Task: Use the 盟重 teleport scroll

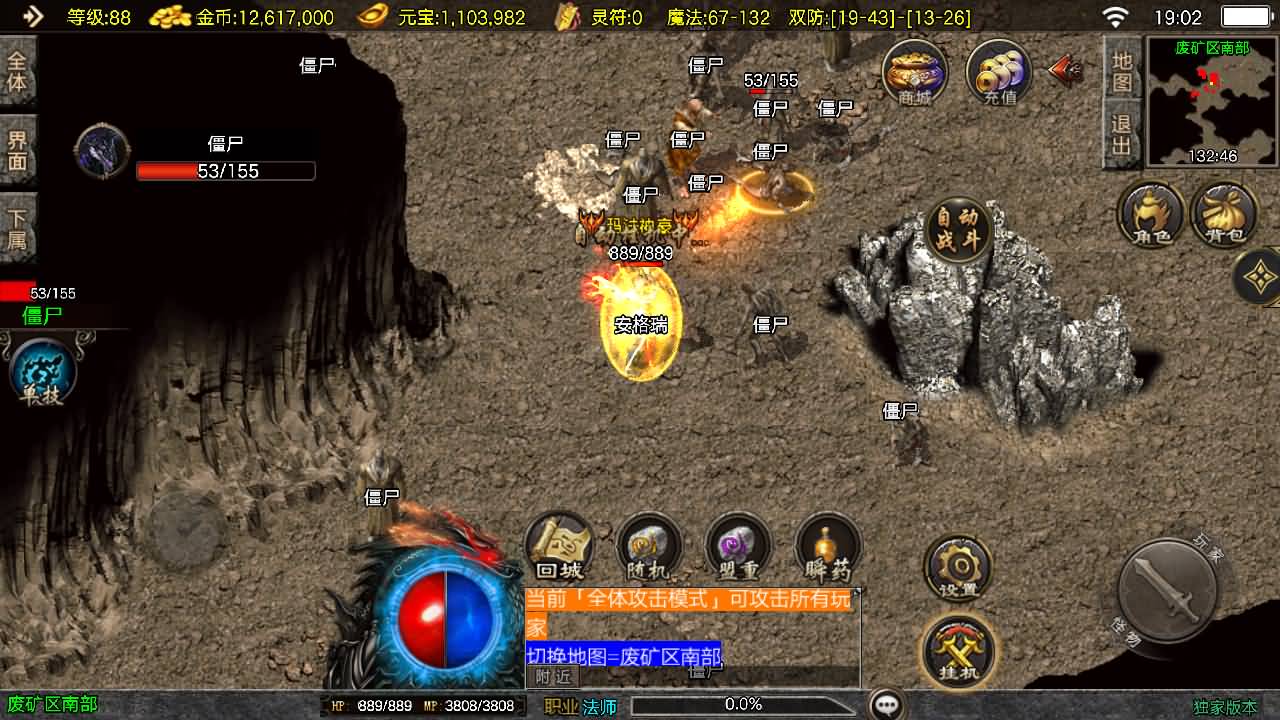Action: tap(738, 547)
